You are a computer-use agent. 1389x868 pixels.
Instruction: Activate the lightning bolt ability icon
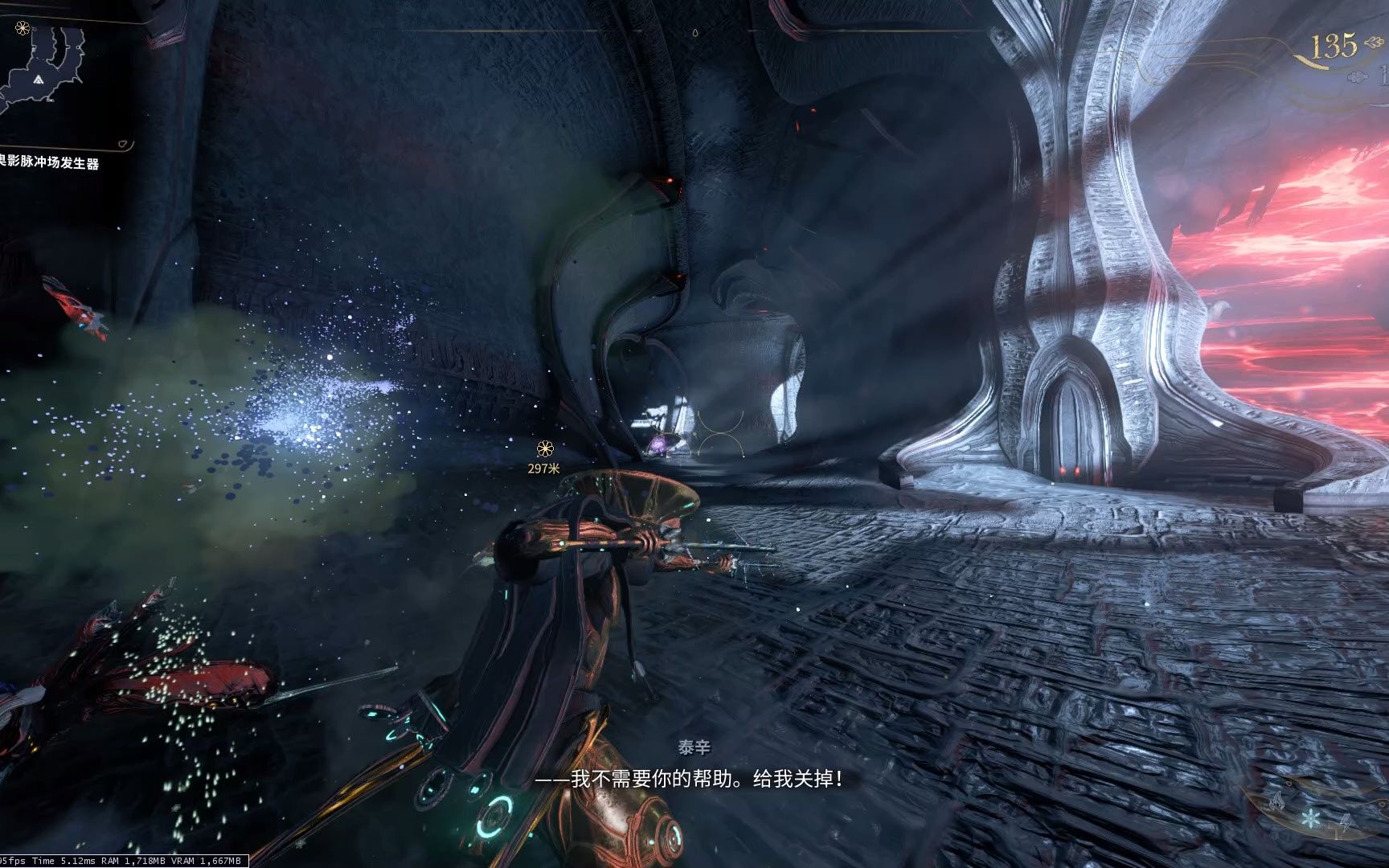tap(1345, 821)
